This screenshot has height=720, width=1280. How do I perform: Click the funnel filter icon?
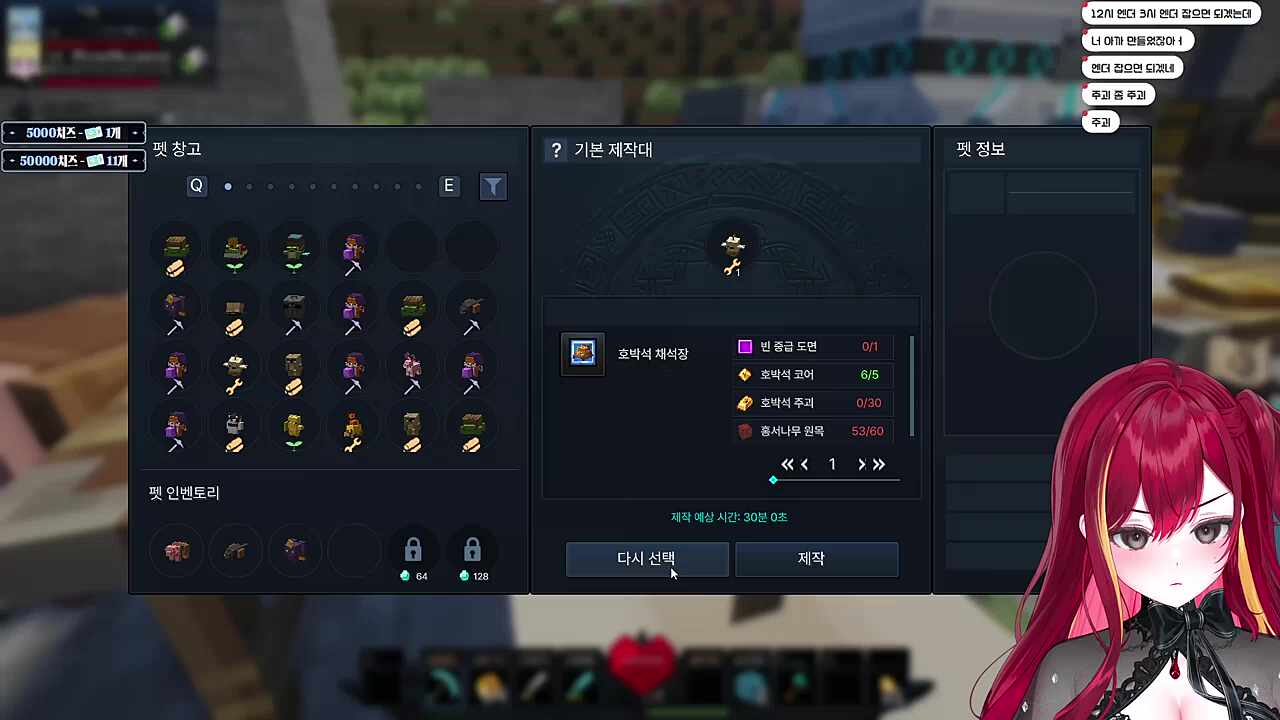[493, 186]
